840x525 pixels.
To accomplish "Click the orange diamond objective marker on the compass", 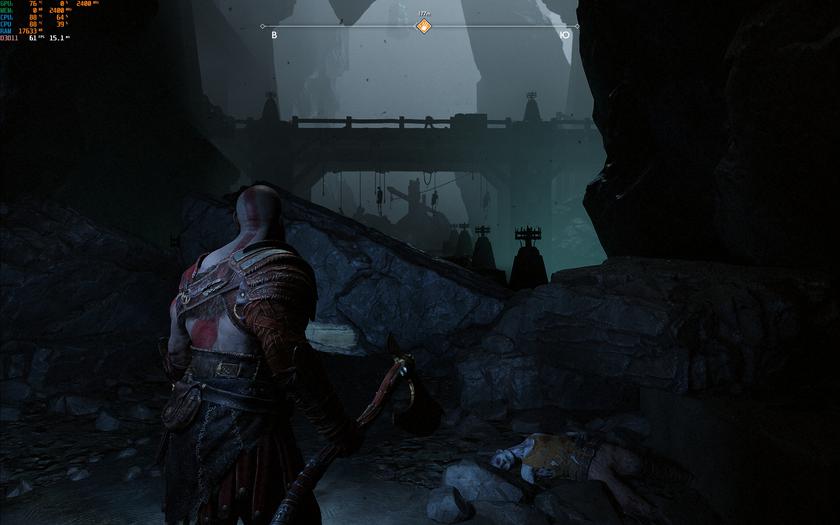I will pyautogui.click(x=423, y=26).
